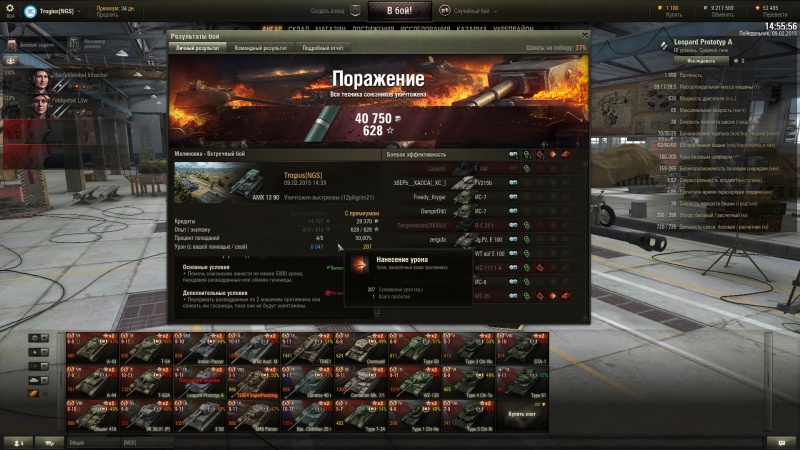Switch to the "Командный результат" tab

[x=260, y=47]
